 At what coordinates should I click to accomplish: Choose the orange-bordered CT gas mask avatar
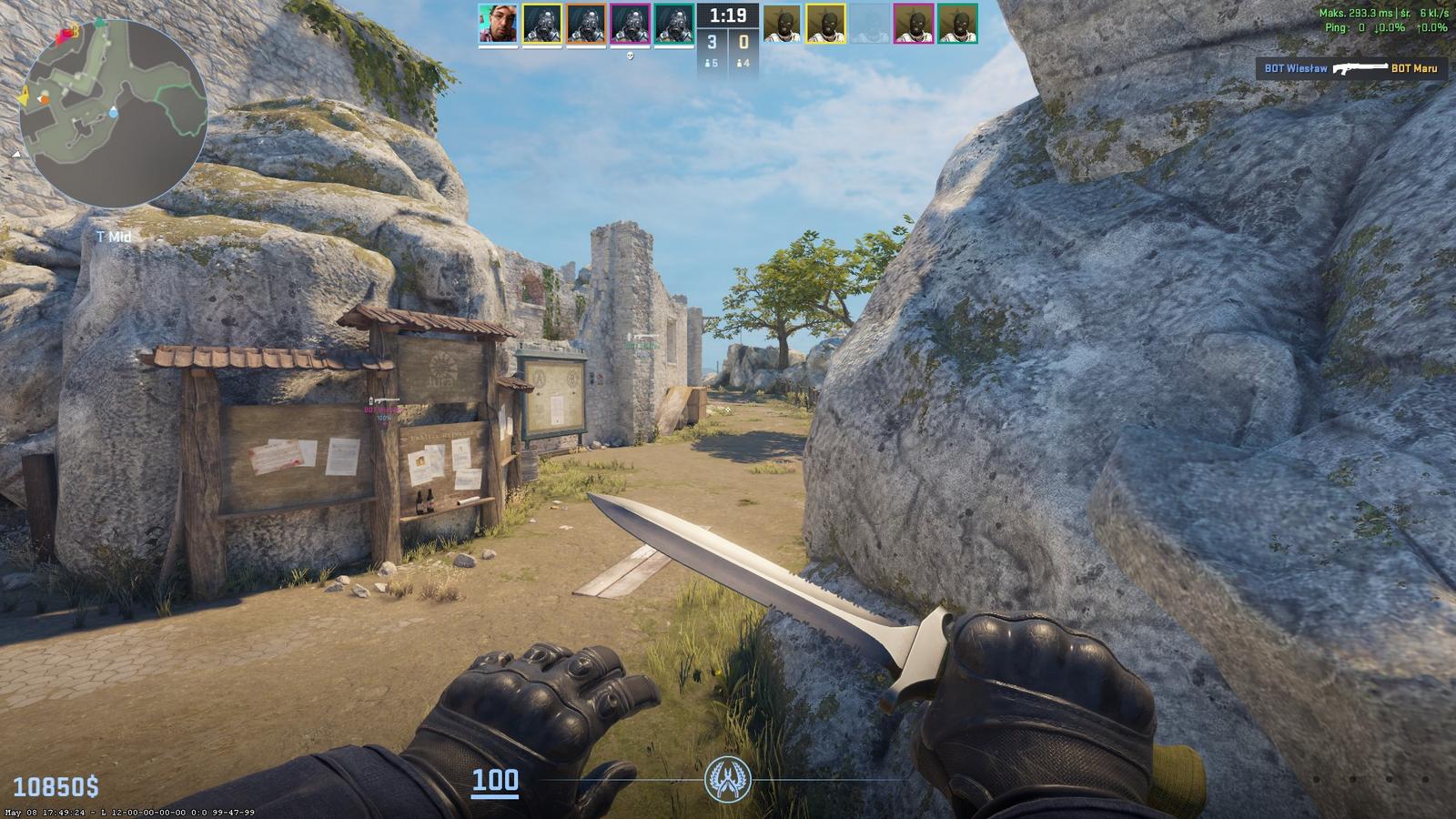(586, 24)
